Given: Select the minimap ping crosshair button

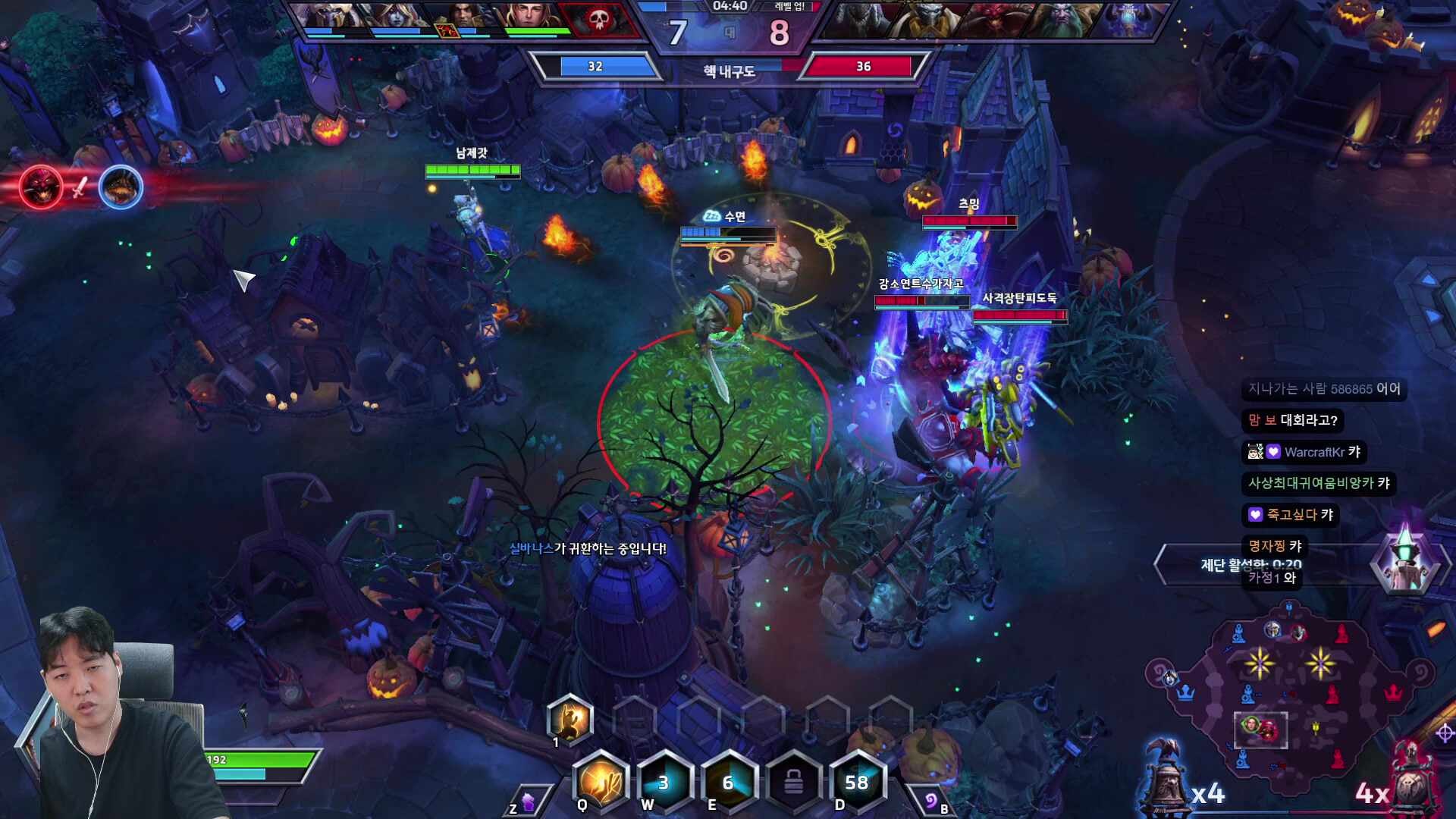Looking at the screenshot, I should click(1445, 733).
